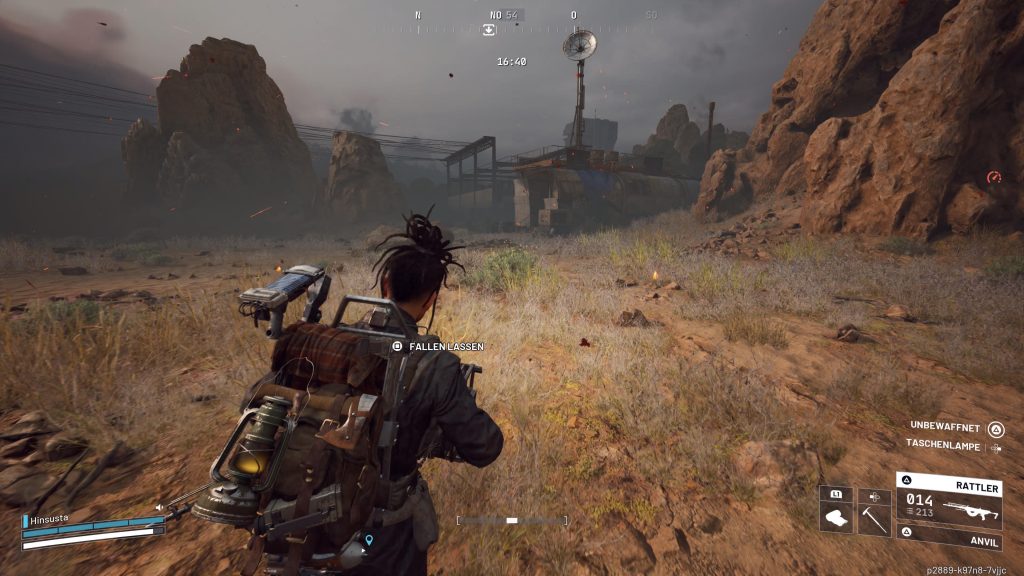The width and height of the screenshot is (1024, 576).
Task: Click the extraction marker on the compass
Action: [488, 30]
